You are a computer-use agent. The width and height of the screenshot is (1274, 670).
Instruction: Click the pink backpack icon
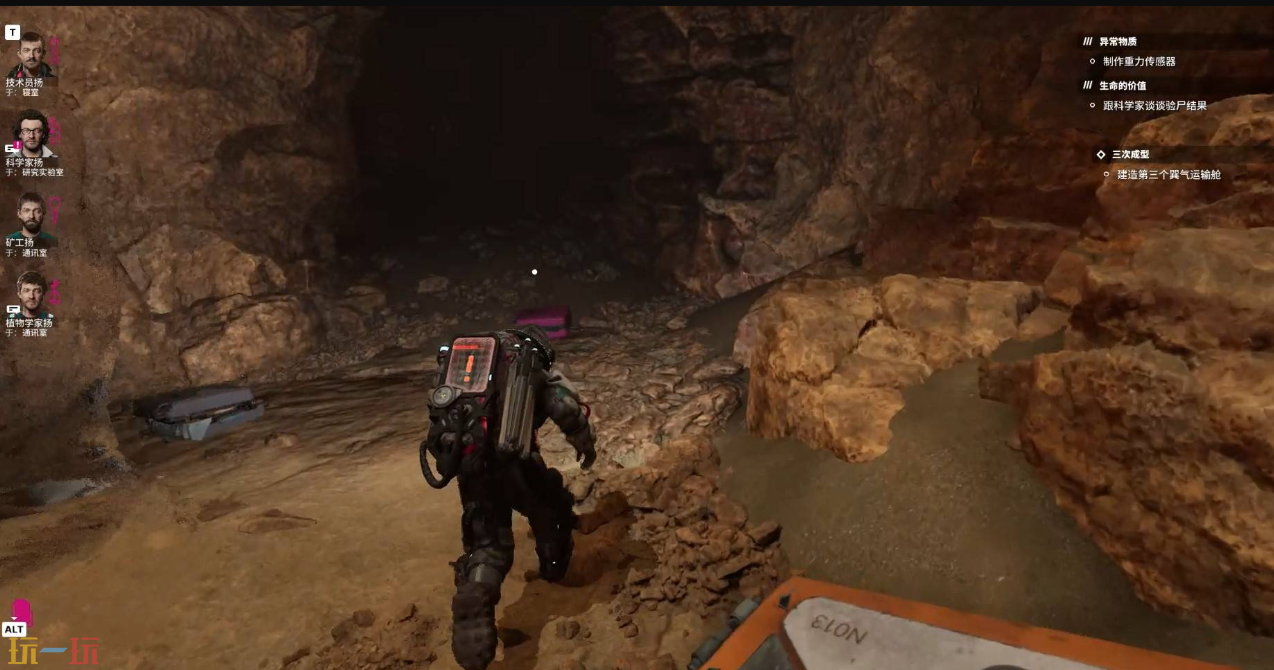(x=21, y=611)
